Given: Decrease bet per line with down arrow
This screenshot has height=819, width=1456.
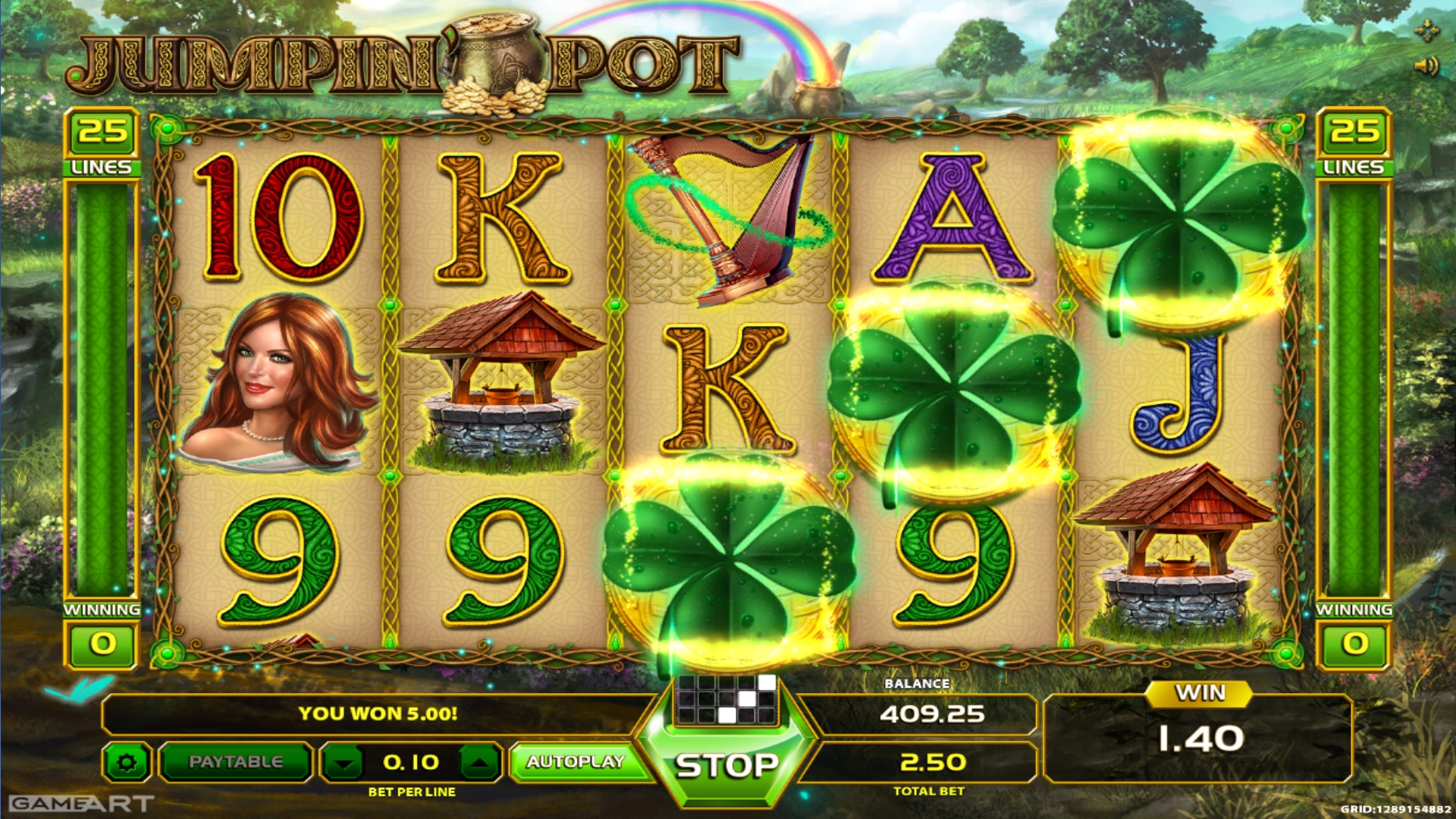Looking at the screenshot, I should tap(345, 762).
